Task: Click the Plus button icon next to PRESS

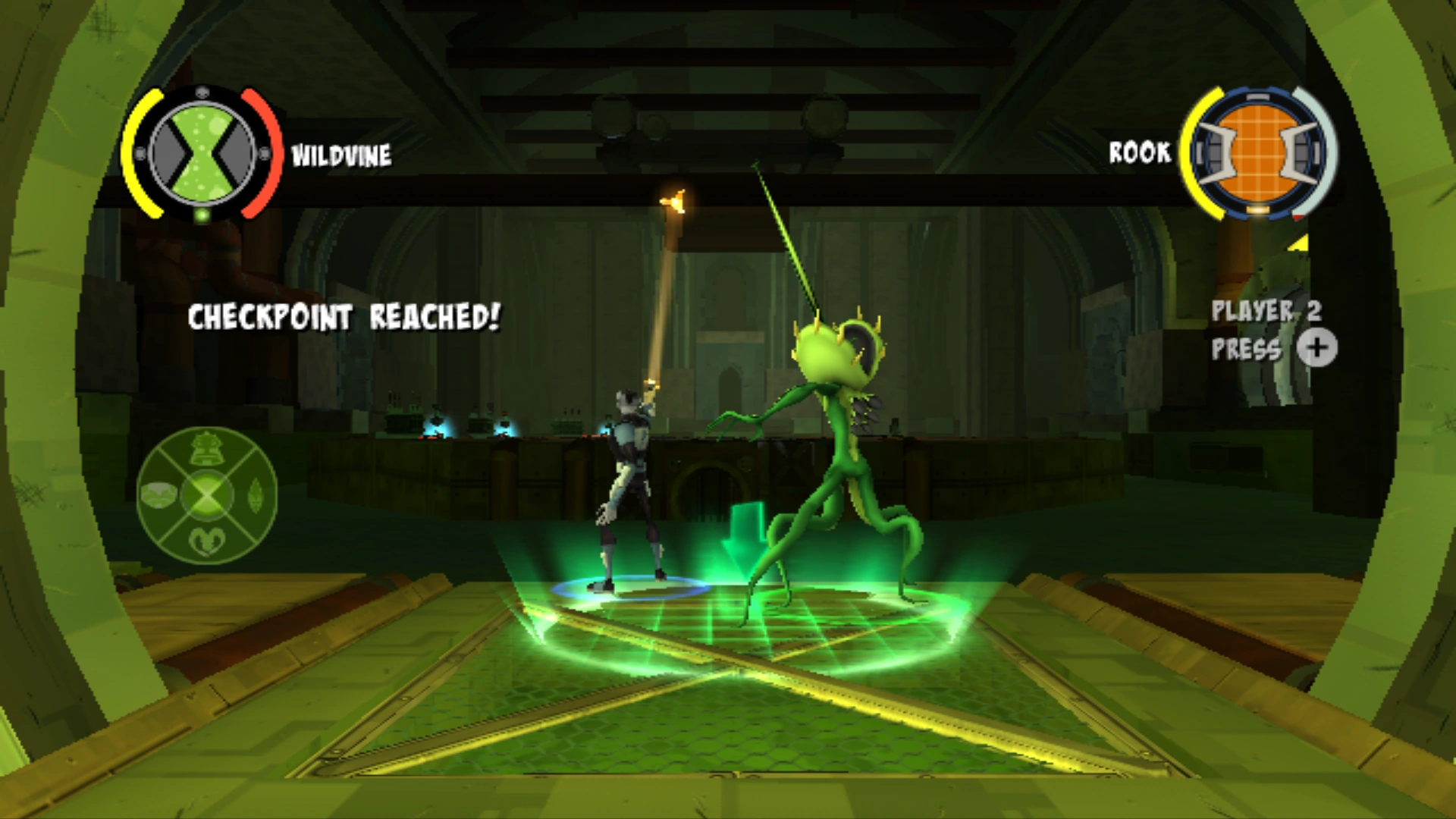Action: (x=1318, y=347)
